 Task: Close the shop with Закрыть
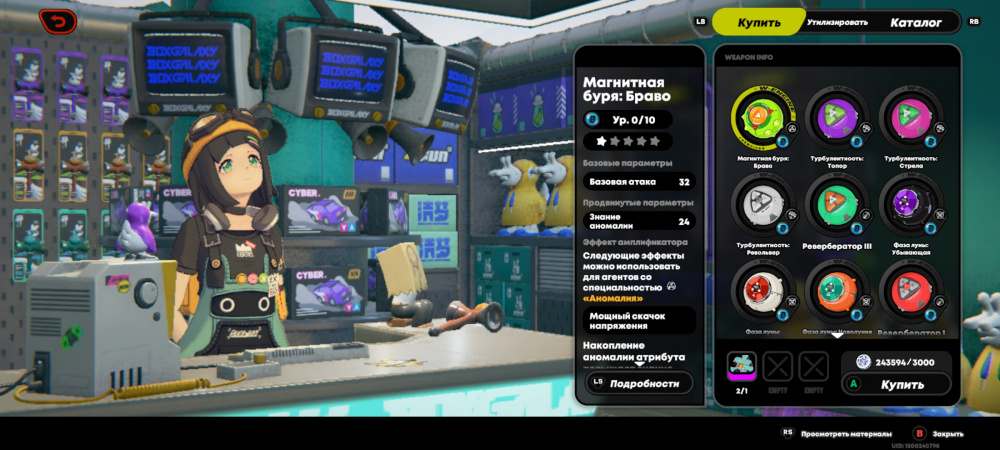point(938,434)
